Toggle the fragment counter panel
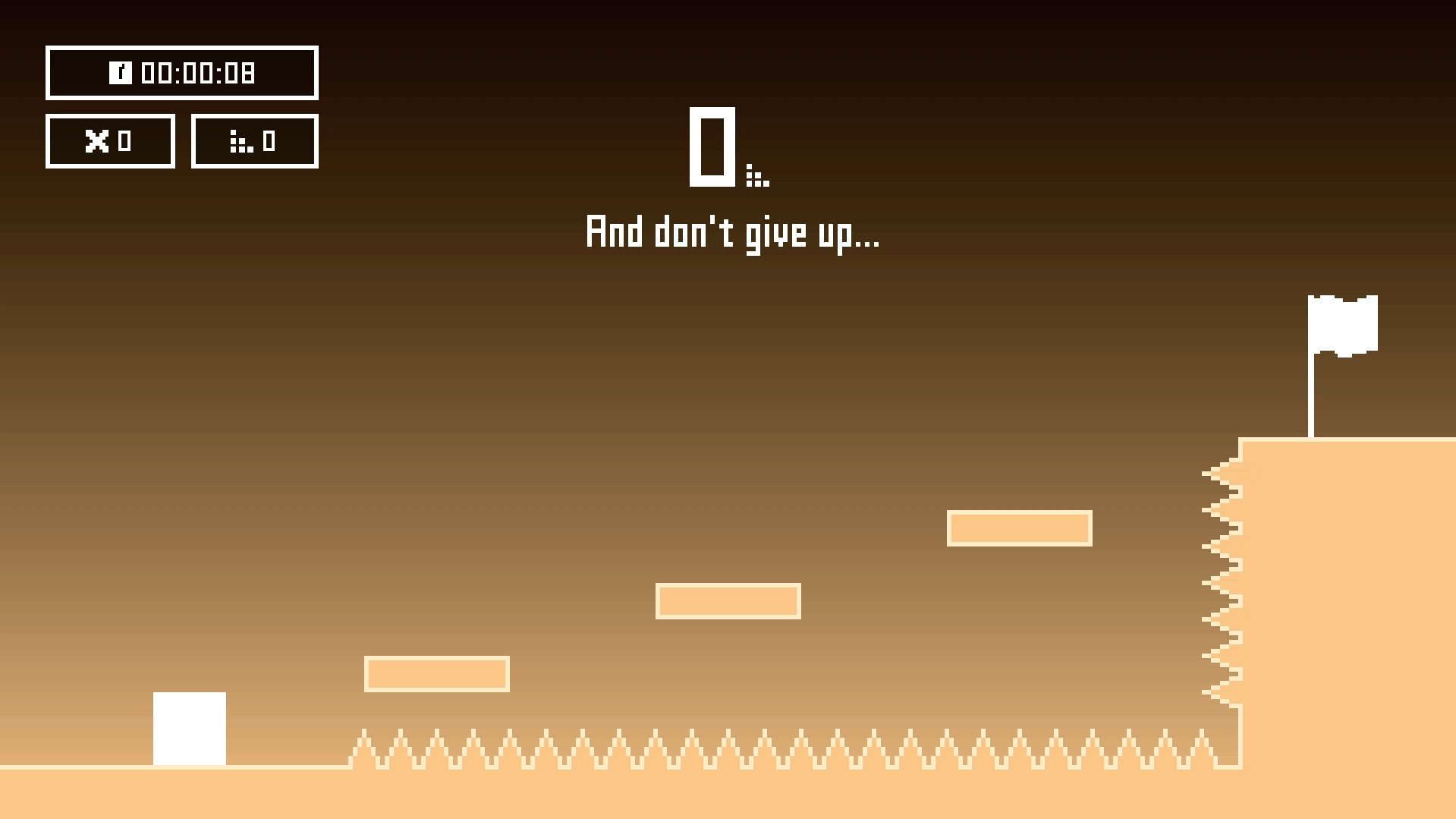The height and width of the screenshot is (819, 1456). (x=254, y=140)
